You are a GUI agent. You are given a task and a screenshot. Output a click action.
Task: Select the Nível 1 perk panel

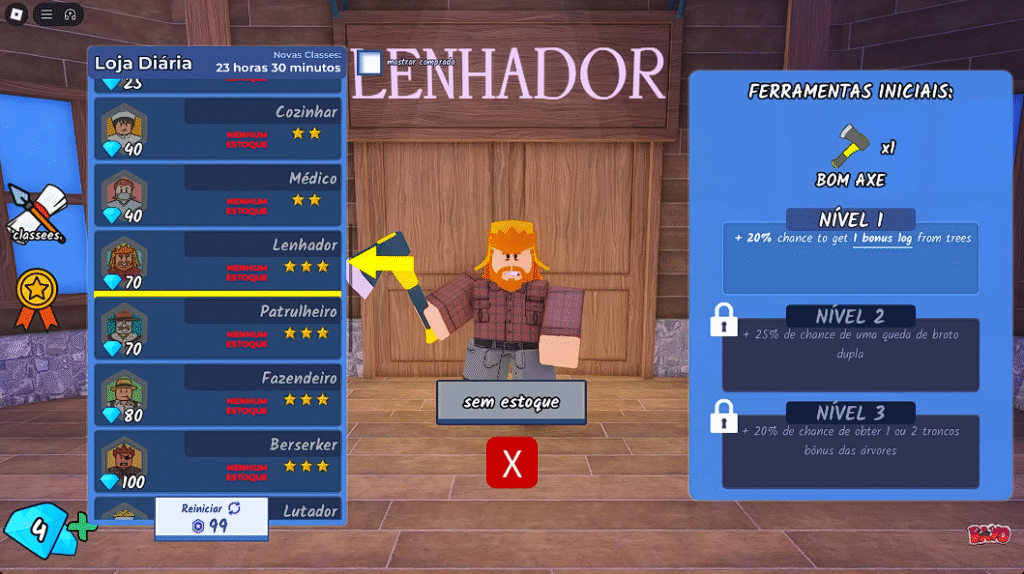coord(850,255)
